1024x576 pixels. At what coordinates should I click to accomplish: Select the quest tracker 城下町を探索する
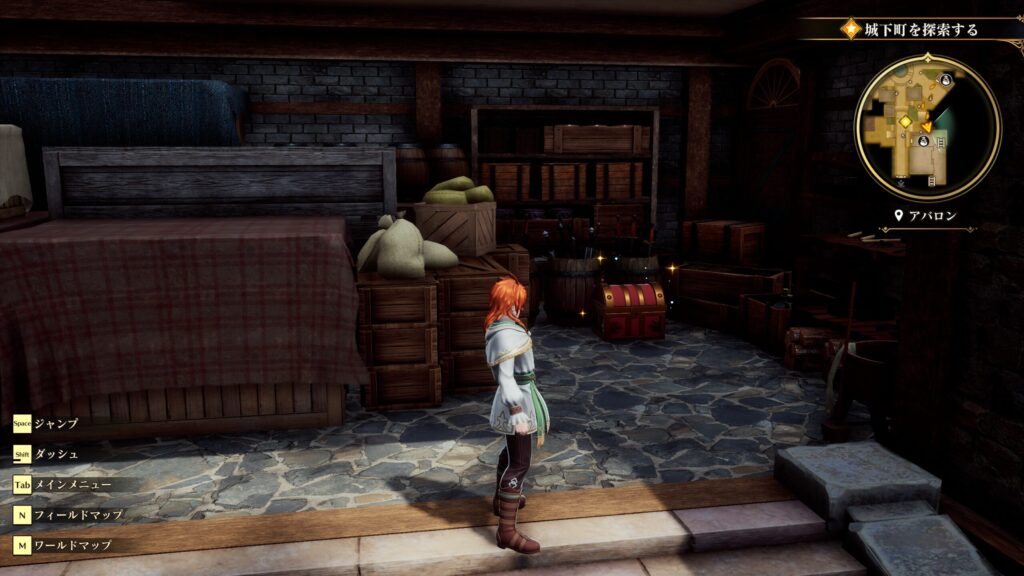click(x=923, y=29)
